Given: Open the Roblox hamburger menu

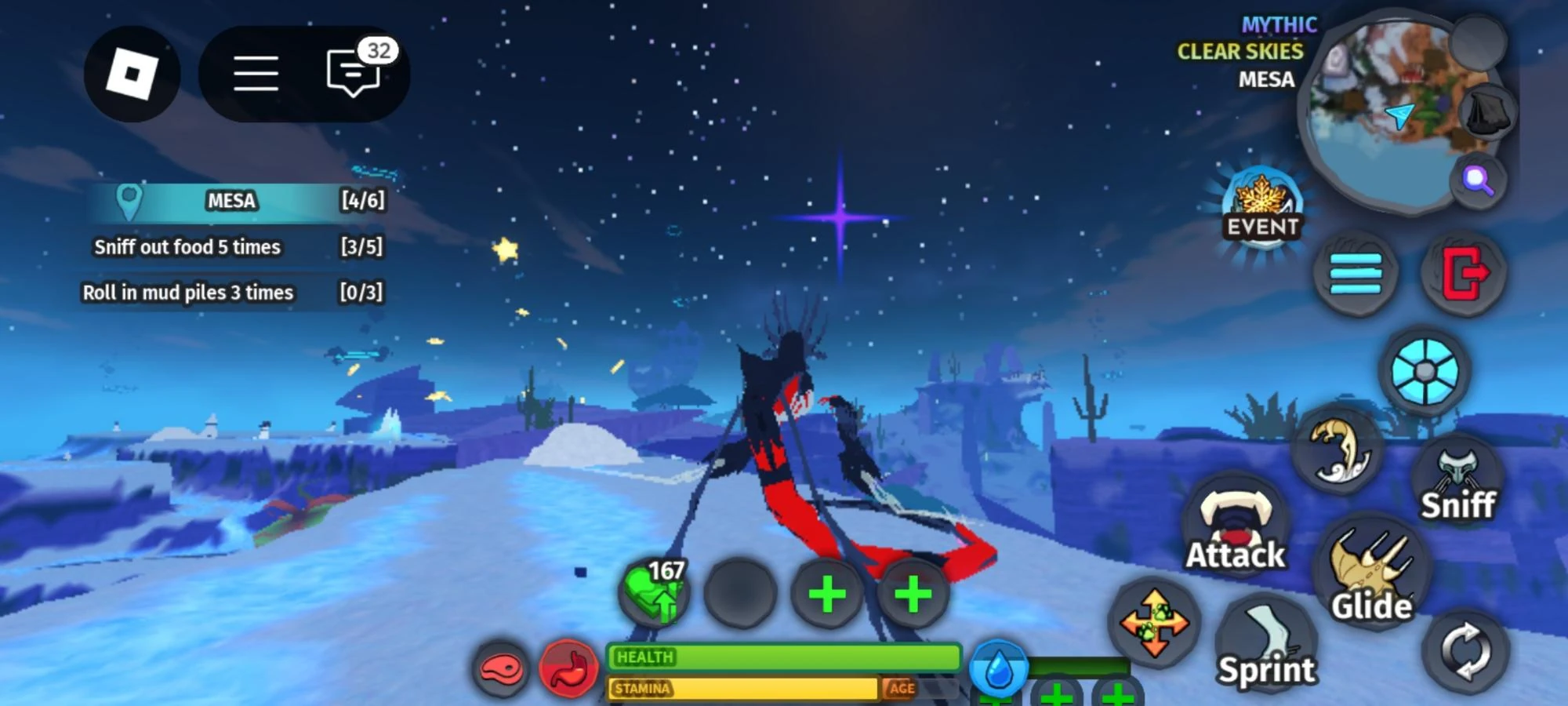Looking at the screenshot, I should coord(257,74).
